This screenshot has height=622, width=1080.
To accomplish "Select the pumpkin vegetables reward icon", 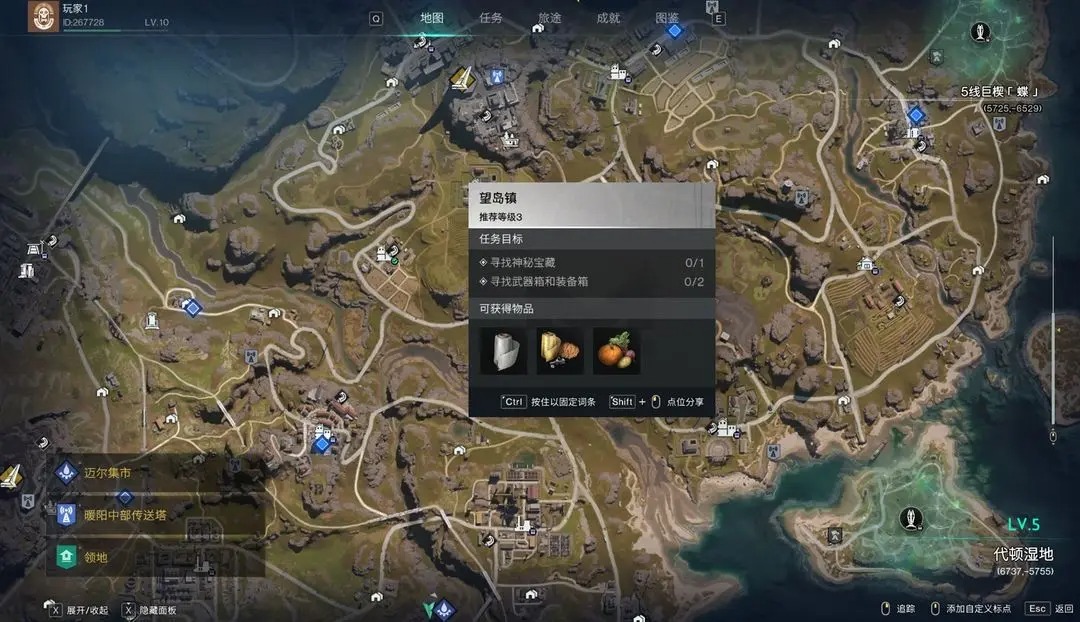I will tap(616, 351).
